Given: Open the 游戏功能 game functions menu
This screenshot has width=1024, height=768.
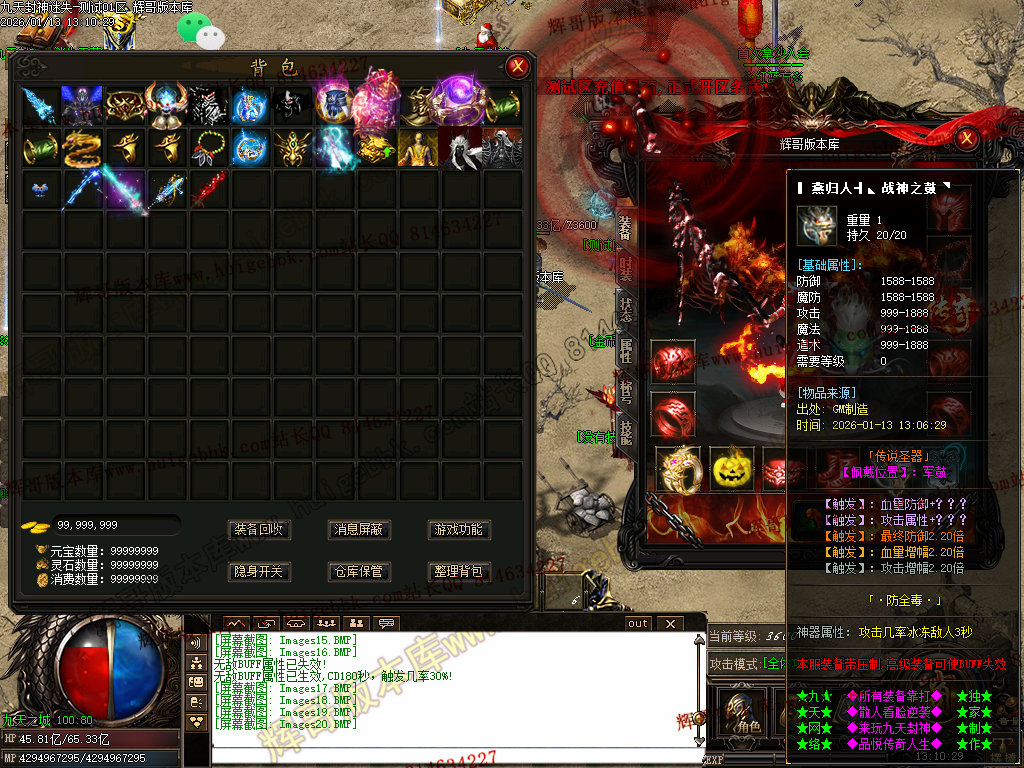Looking at the screenshot, I should pyautogui.click(x=458, y=529).
